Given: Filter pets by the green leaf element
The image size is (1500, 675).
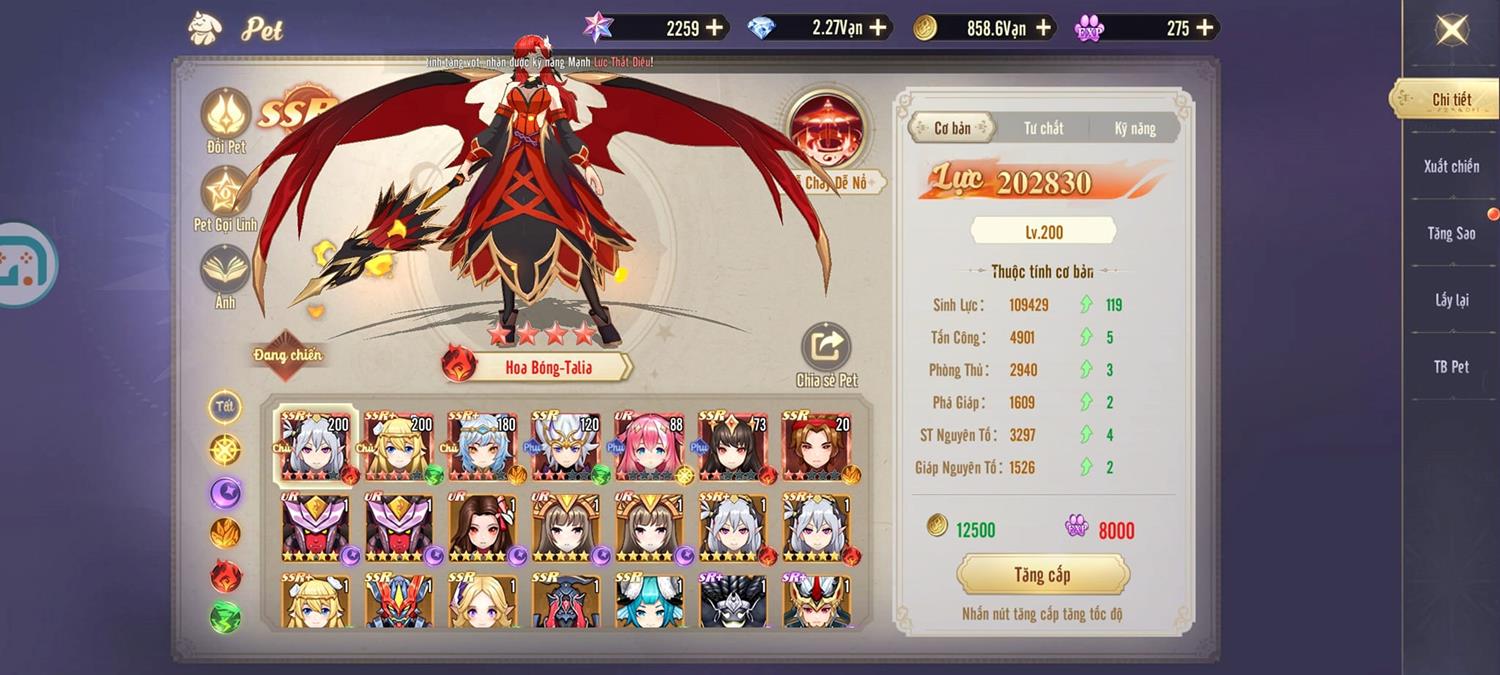Looking at the screenshot, I should tap(225, 616).
